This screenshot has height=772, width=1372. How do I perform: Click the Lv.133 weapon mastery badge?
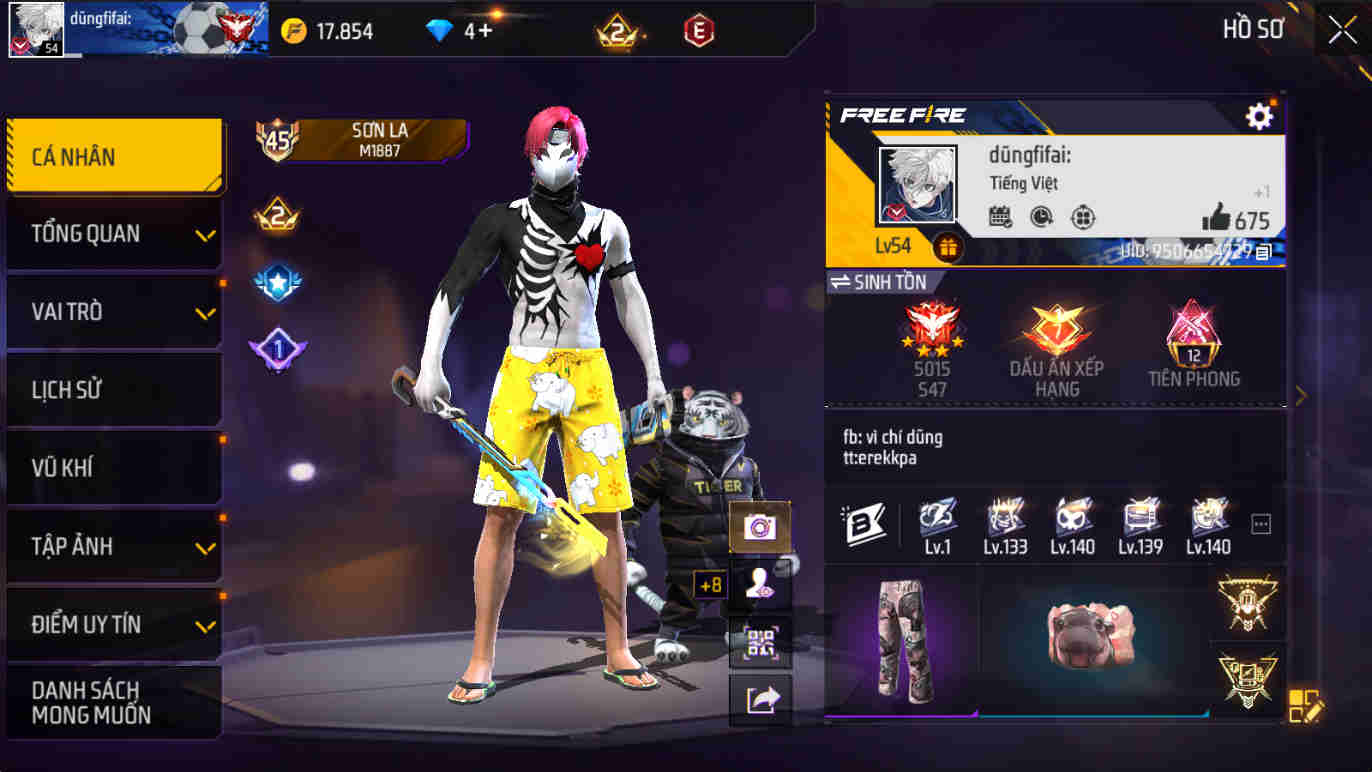point(1004,521)
